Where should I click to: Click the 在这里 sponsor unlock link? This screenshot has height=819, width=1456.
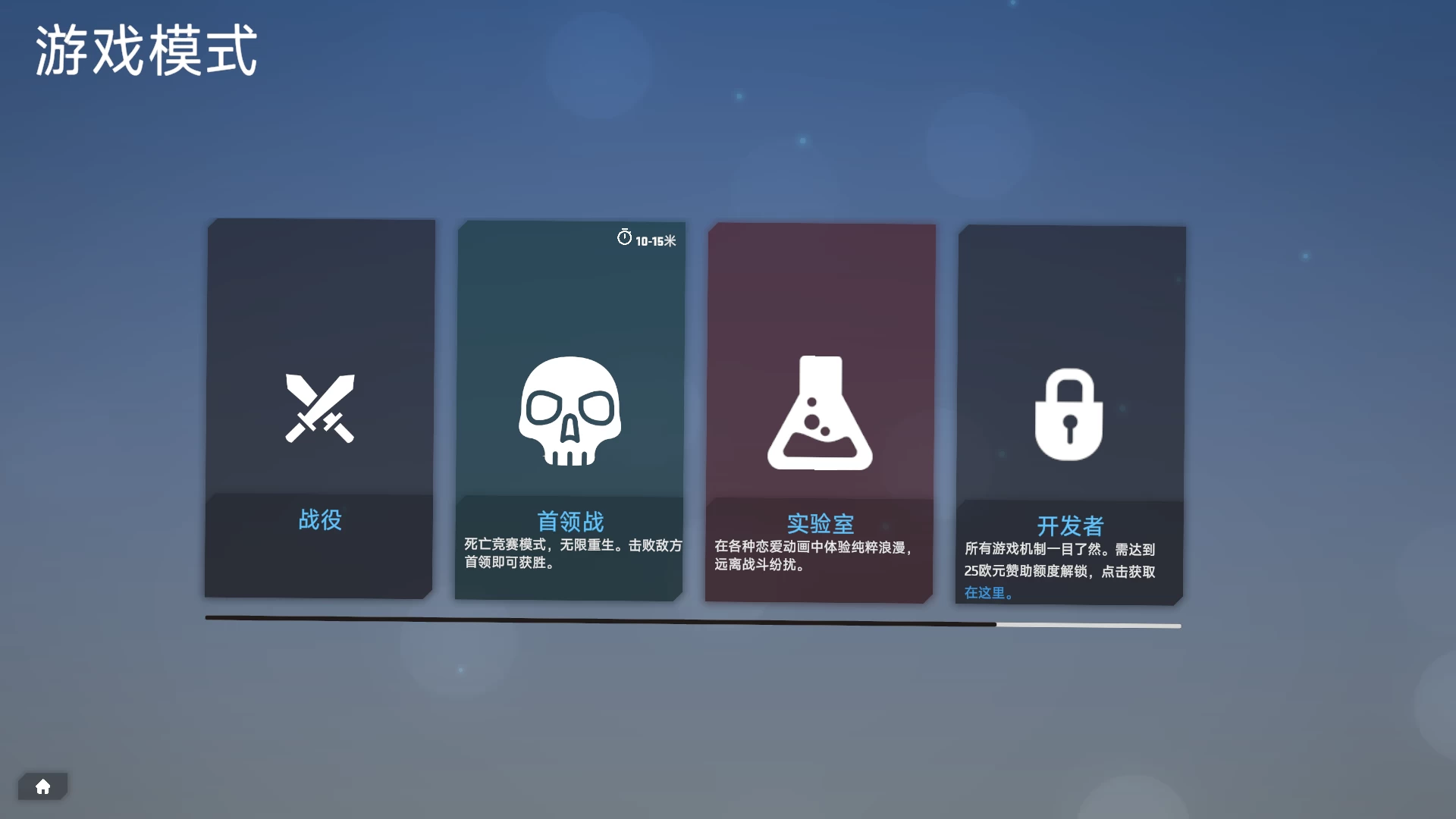click(986, 594)
